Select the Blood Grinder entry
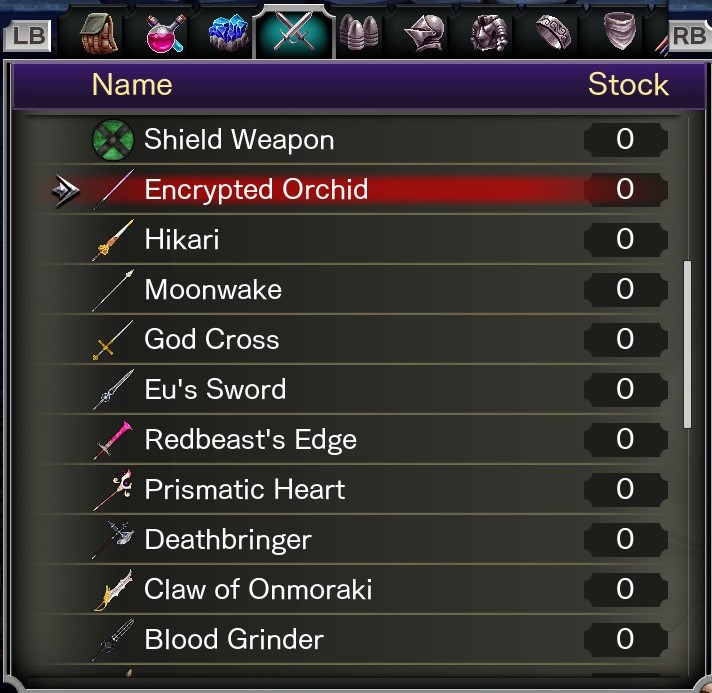712x693 pixels. point(234,639)
